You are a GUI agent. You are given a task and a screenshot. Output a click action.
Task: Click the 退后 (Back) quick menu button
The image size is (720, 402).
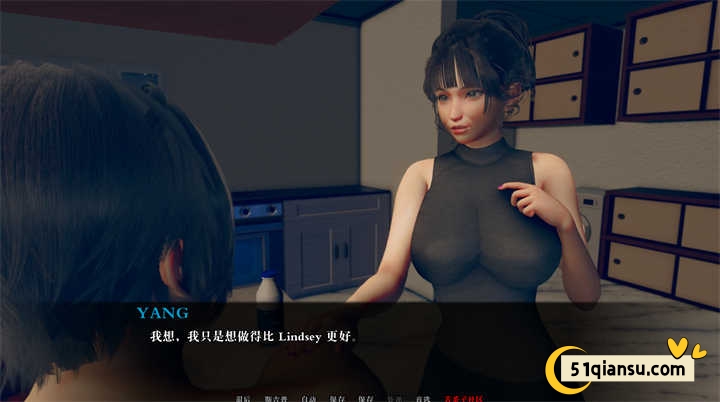(x=243, y=398)
